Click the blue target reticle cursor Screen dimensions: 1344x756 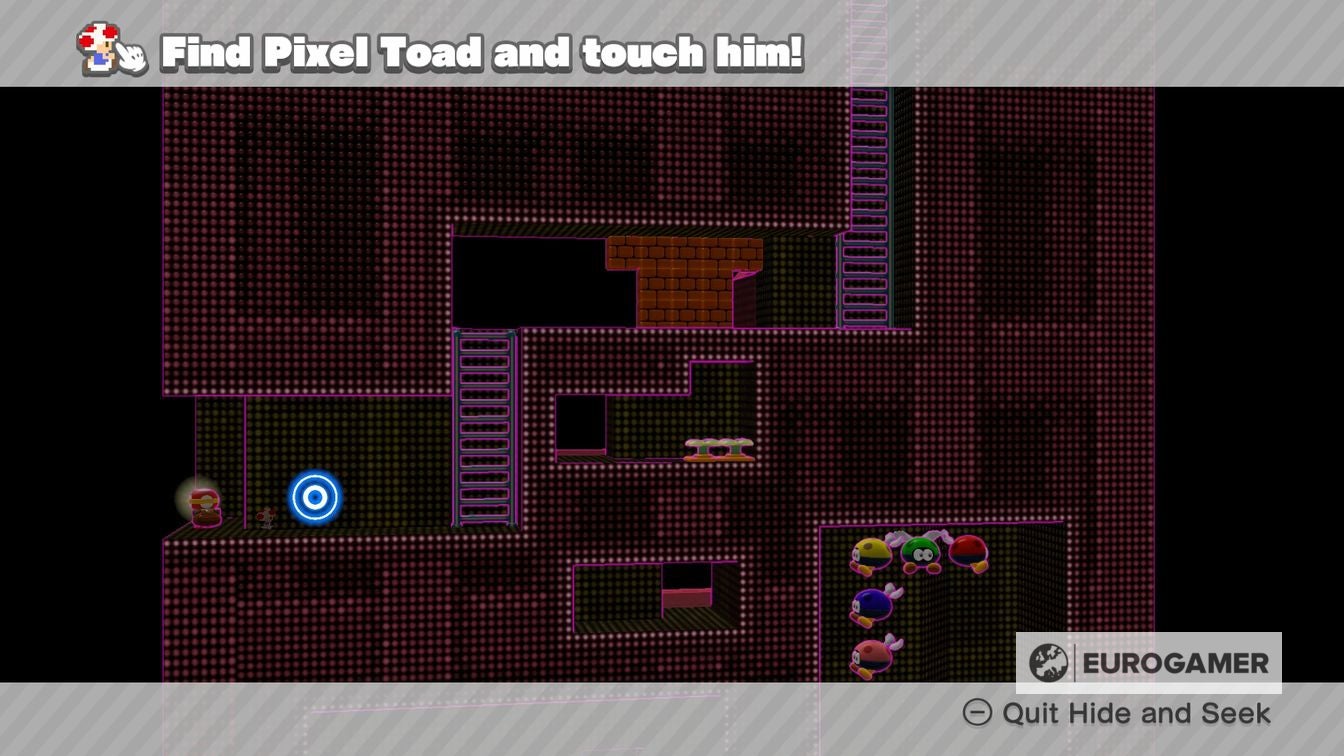[314, 497]
